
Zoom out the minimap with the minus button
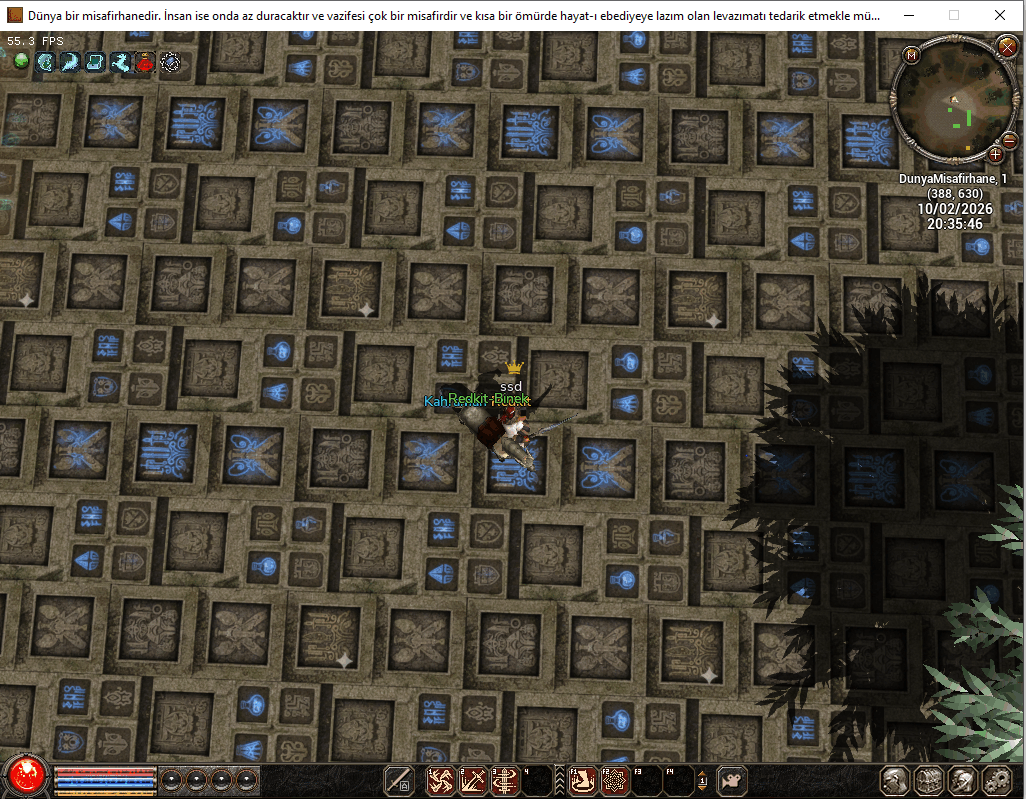1009,141
